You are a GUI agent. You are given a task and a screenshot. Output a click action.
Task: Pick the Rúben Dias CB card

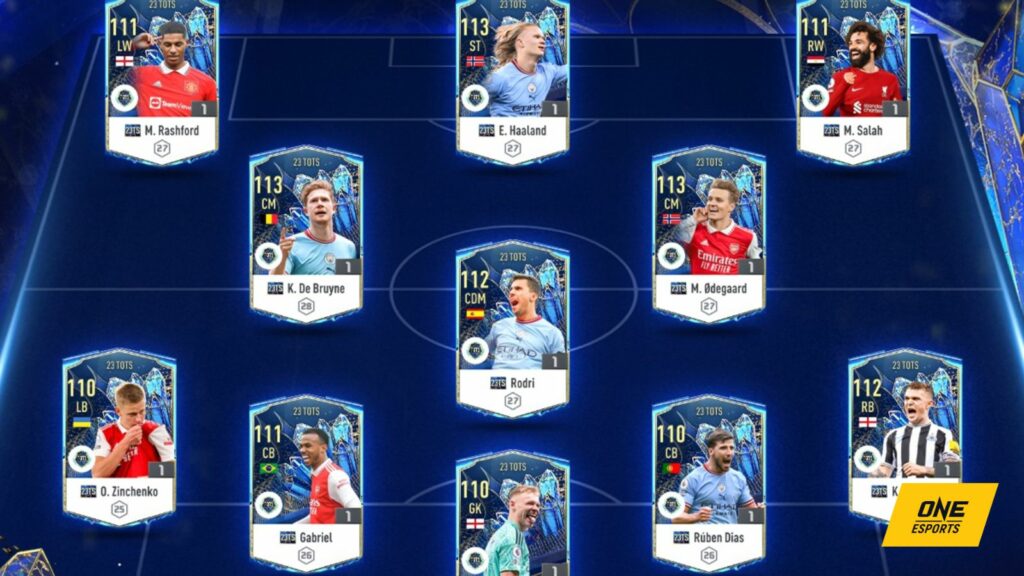(709, 482)
